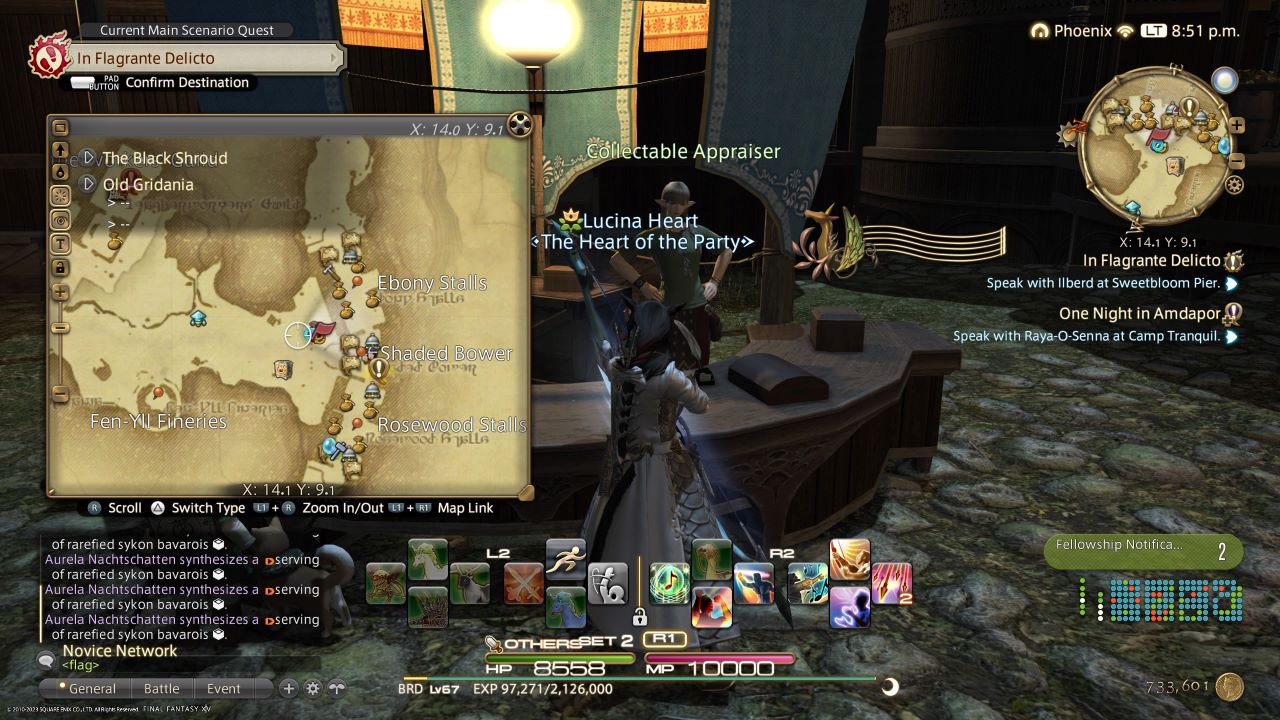
Task: Click 'Speak with Ilberd at Sweetbloom Pier'
Action: coord(1104,283)
